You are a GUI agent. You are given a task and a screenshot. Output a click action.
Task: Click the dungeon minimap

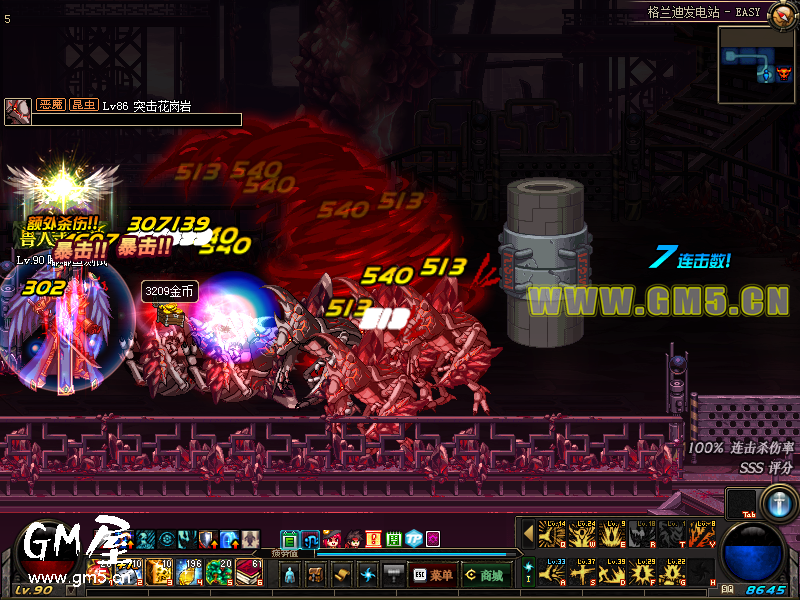pyautogui.click(x=757, y=64)
